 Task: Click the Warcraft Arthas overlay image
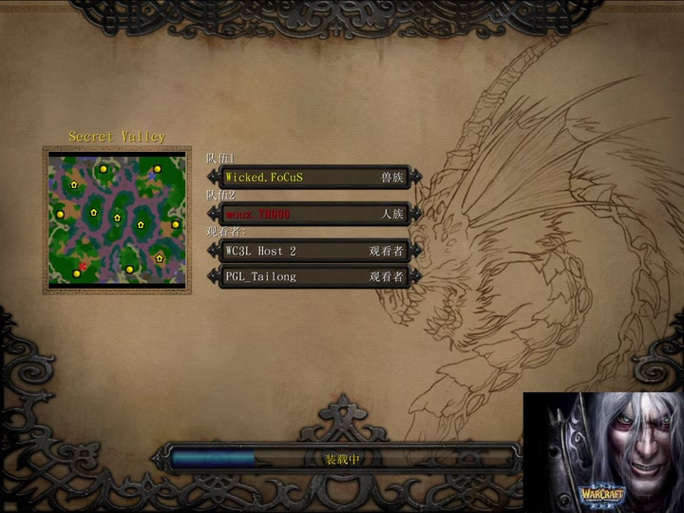pyautogui.click(x=602, y=451)
